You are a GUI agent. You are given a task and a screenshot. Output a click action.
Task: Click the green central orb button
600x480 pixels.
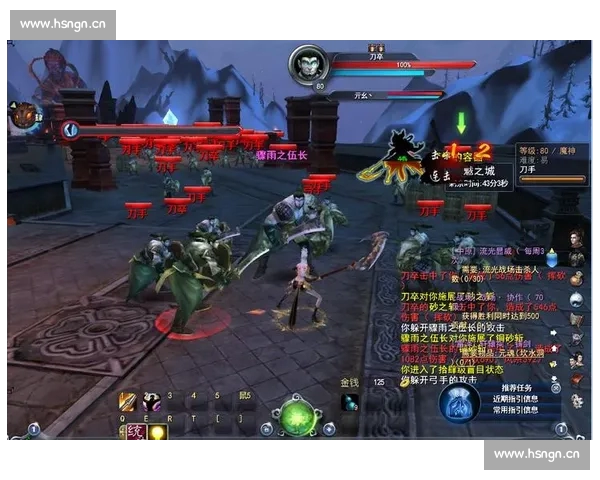click(x=295, y=416)
